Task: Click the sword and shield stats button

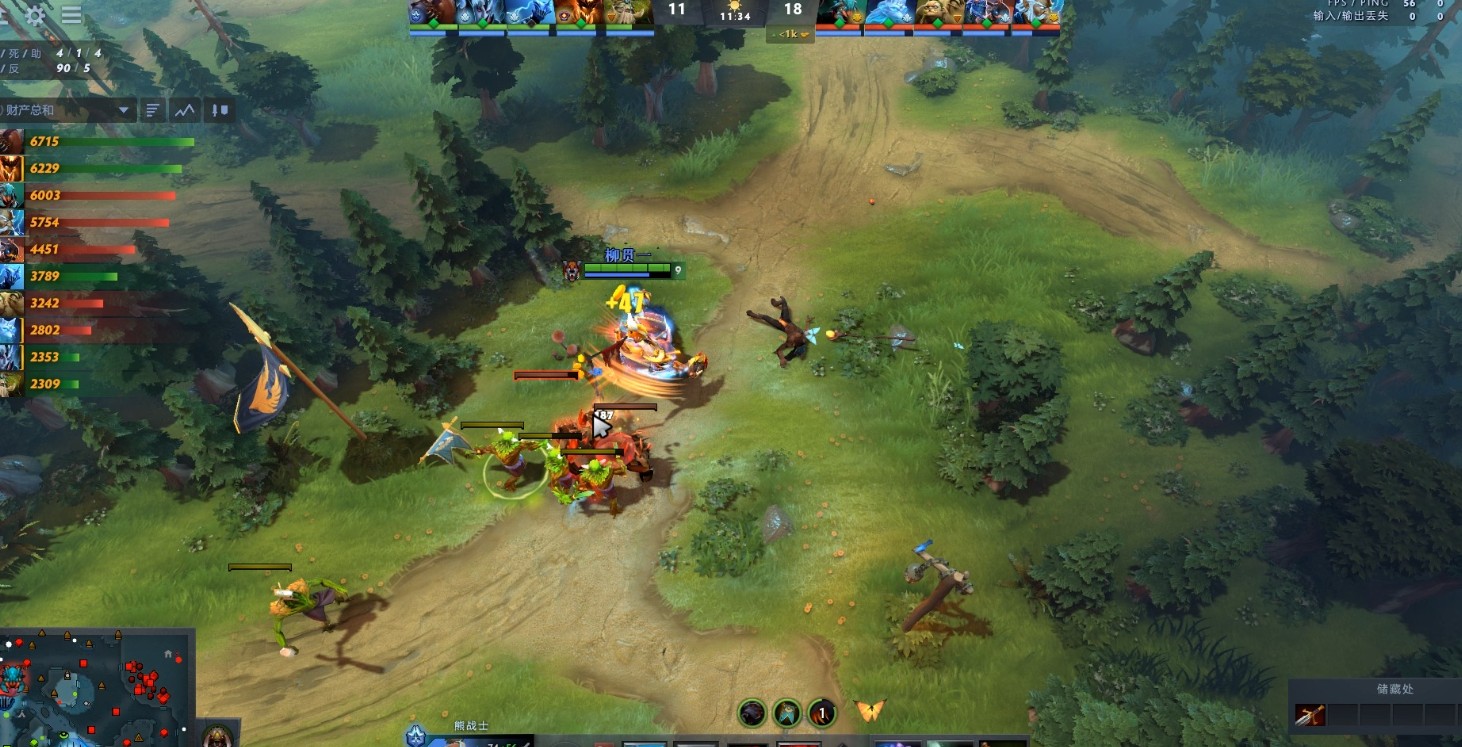Action: [x=221, y=110]
